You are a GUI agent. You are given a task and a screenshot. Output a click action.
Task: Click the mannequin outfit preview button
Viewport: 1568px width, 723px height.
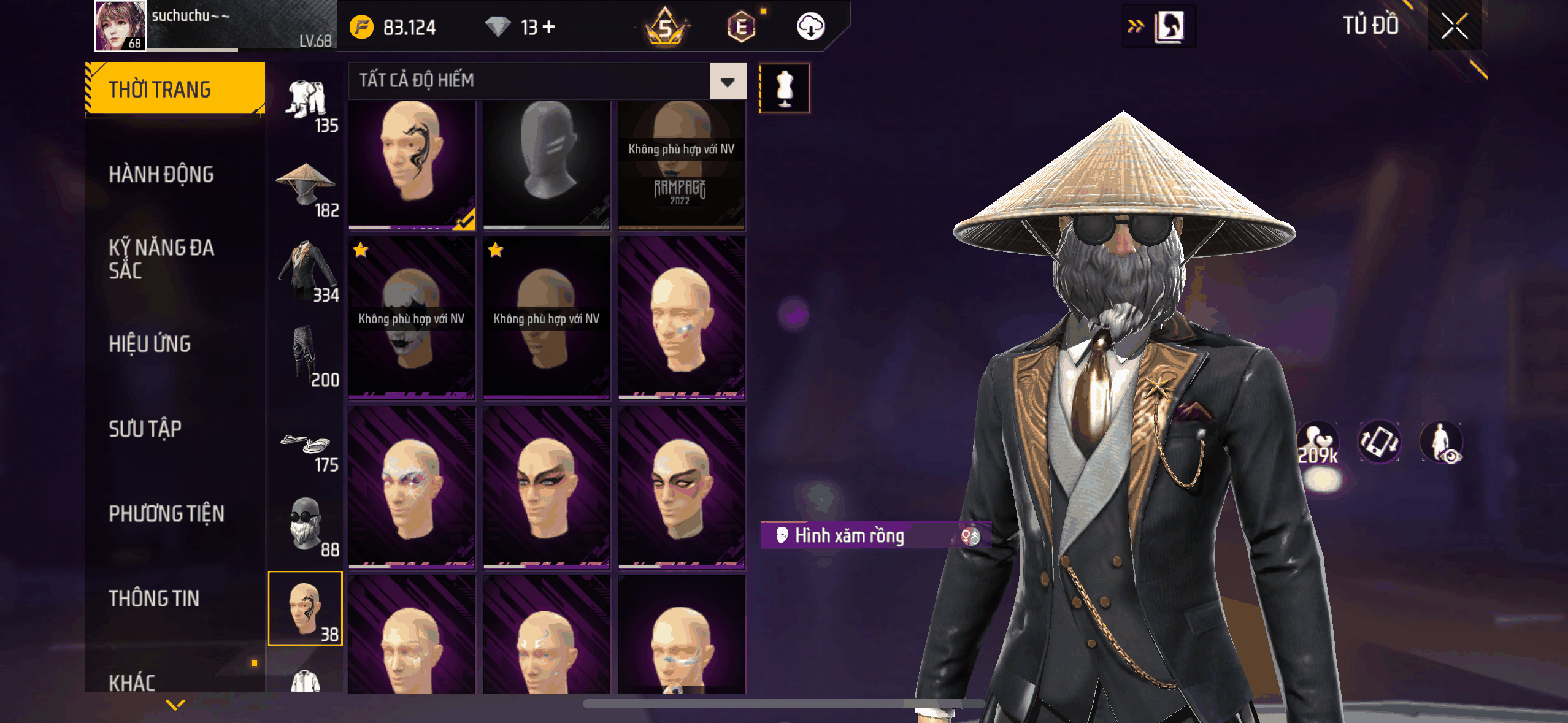pyautogui.click(x=785, y=88)
